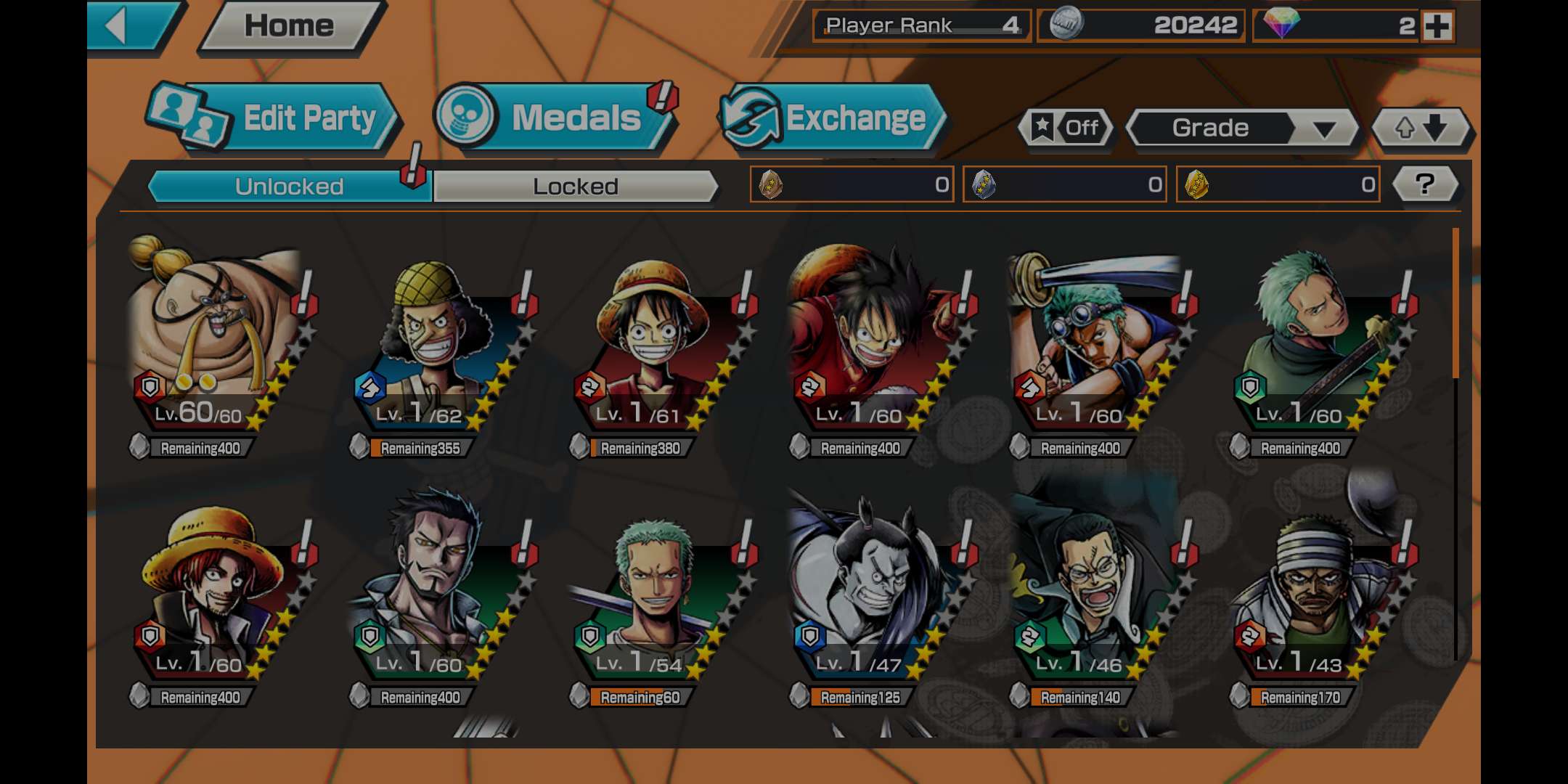Add rainbow diamonds with the plus button

1437,27
